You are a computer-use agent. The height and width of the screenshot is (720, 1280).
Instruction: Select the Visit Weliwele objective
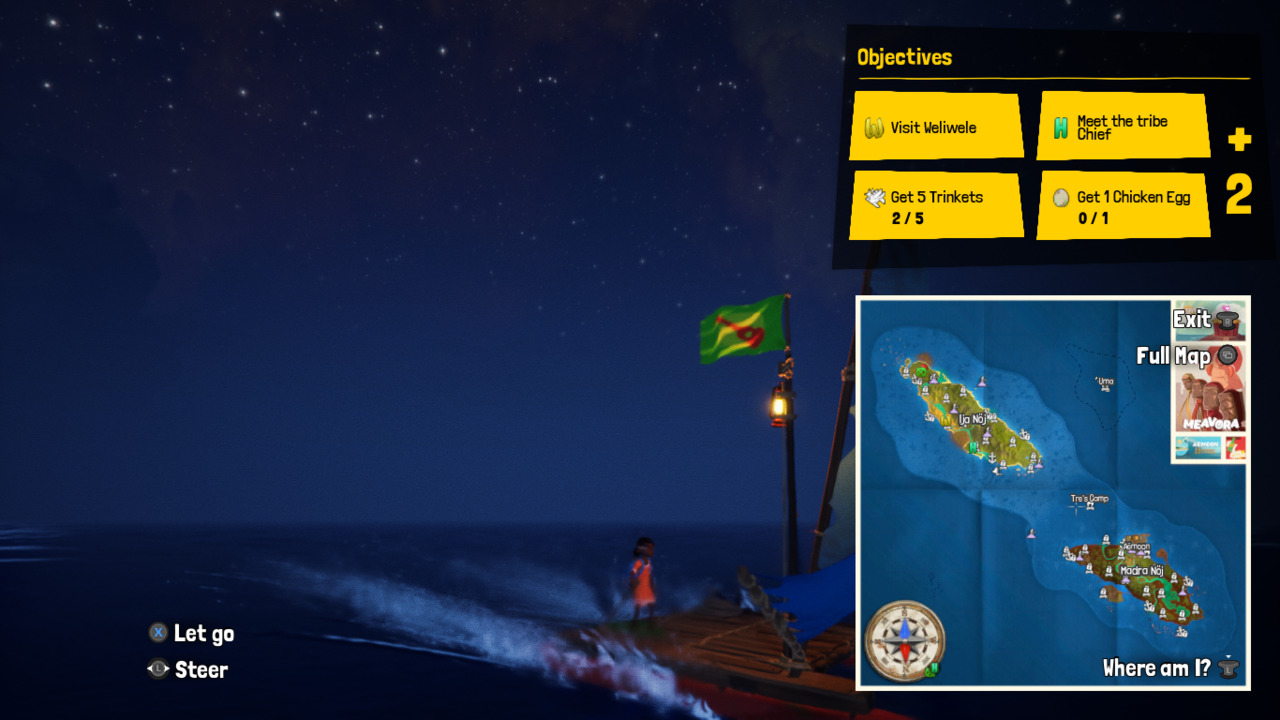pyautogui.click(x=936, y=127)
